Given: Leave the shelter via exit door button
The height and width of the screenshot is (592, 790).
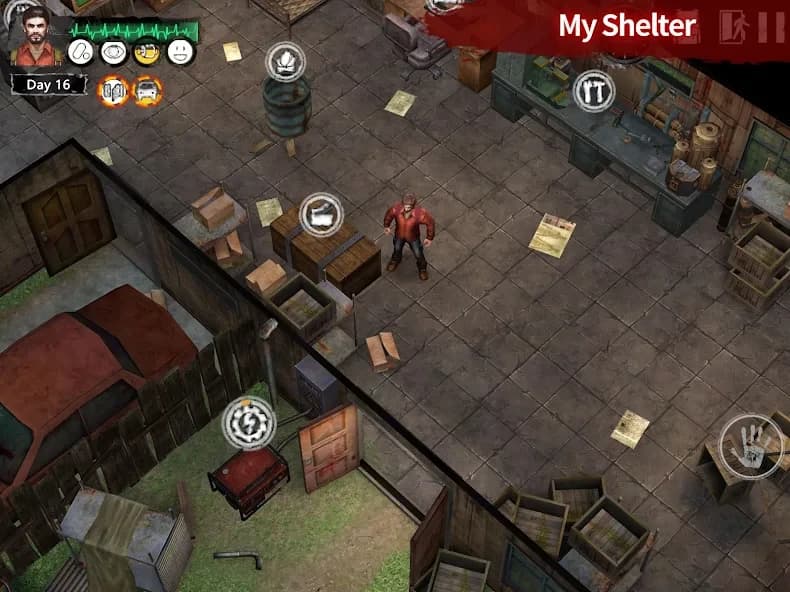Looking at the screenshot, I should [739, 26].
